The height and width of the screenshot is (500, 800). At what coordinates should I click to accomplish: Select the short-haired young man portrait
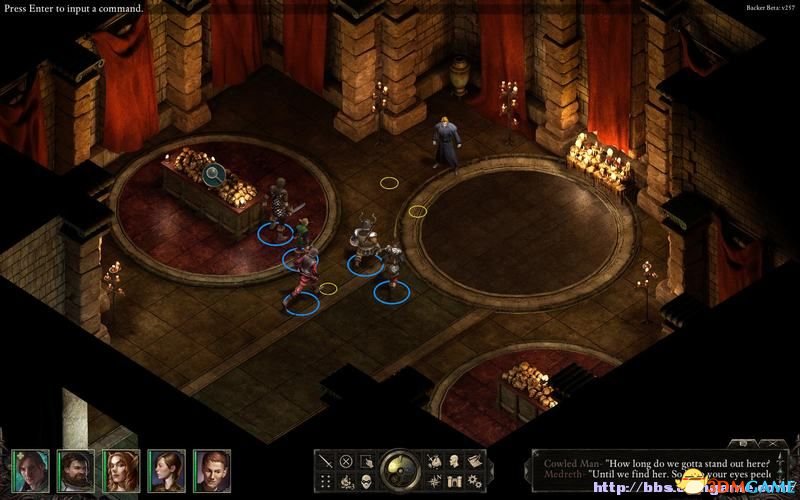213,468
